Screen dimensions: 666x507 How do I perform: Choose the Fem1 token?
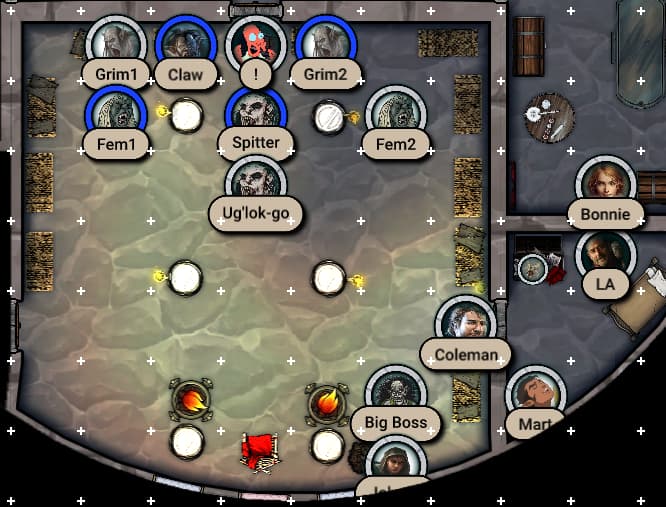(x=116, y=115)
